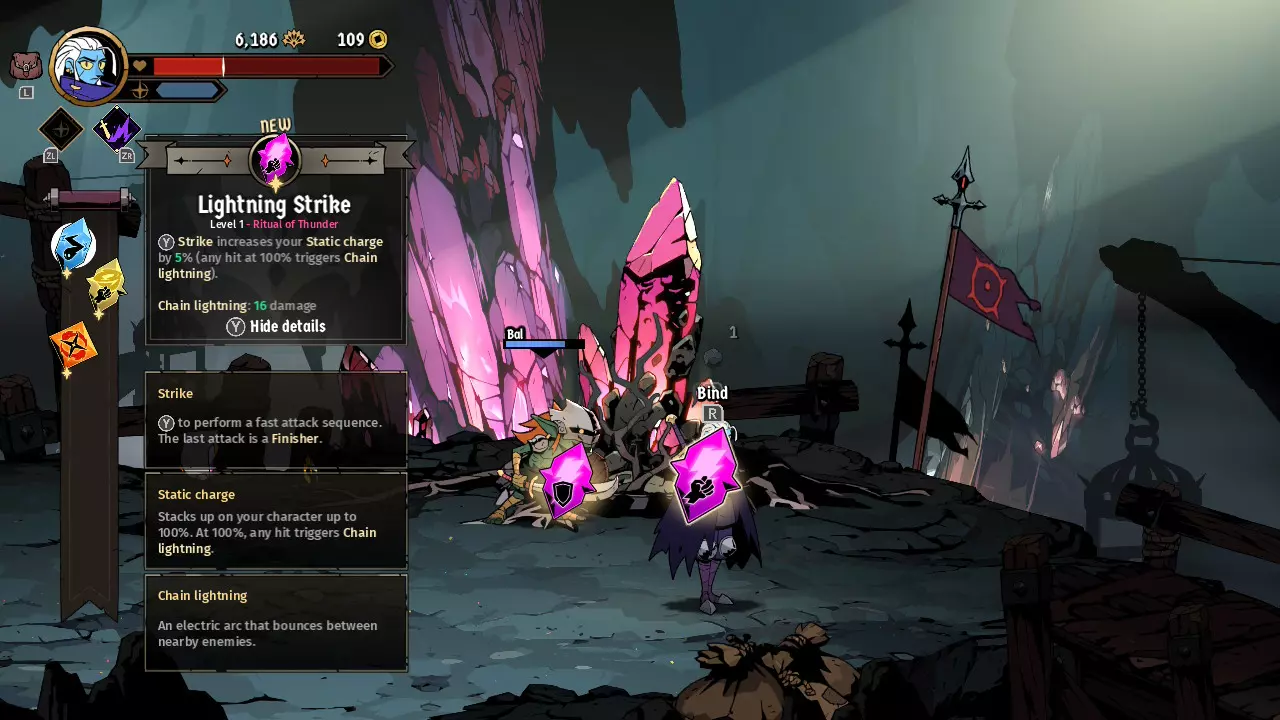Hide details of Lightning Strike
The height and width of the screenshot is (720, 1280).
pyautogui.click(x=276, y=326)
